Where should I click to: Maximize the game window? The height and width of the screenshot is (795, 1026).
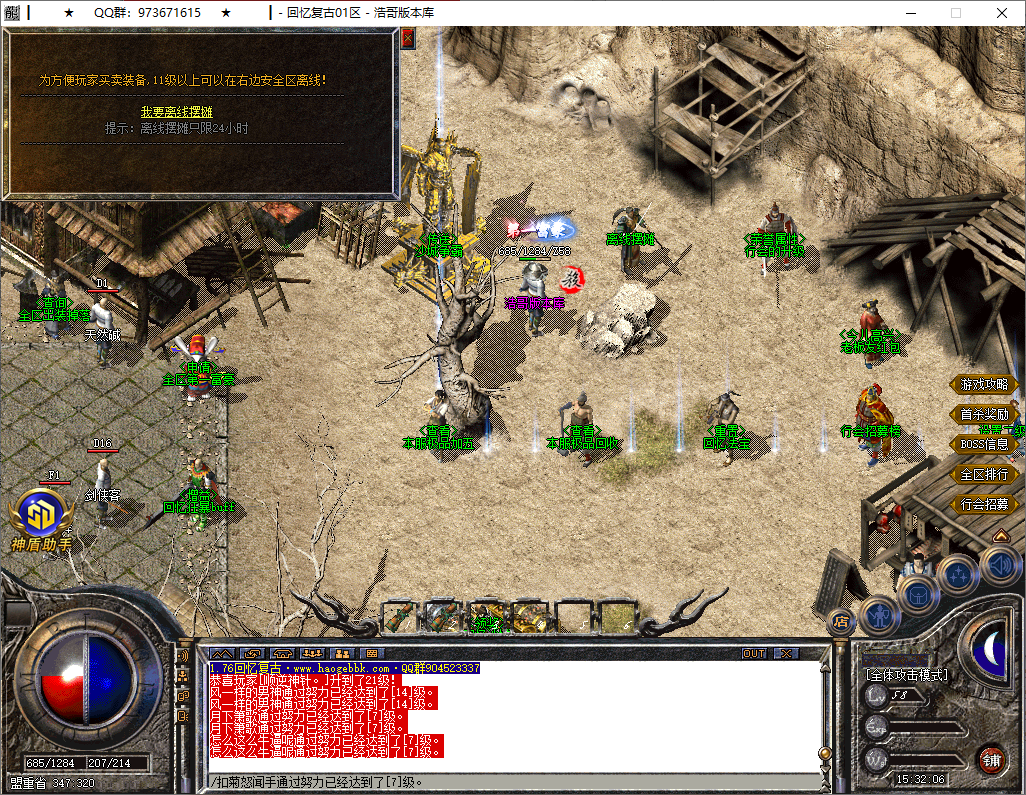pyautogui.click(x=956, y=13)
